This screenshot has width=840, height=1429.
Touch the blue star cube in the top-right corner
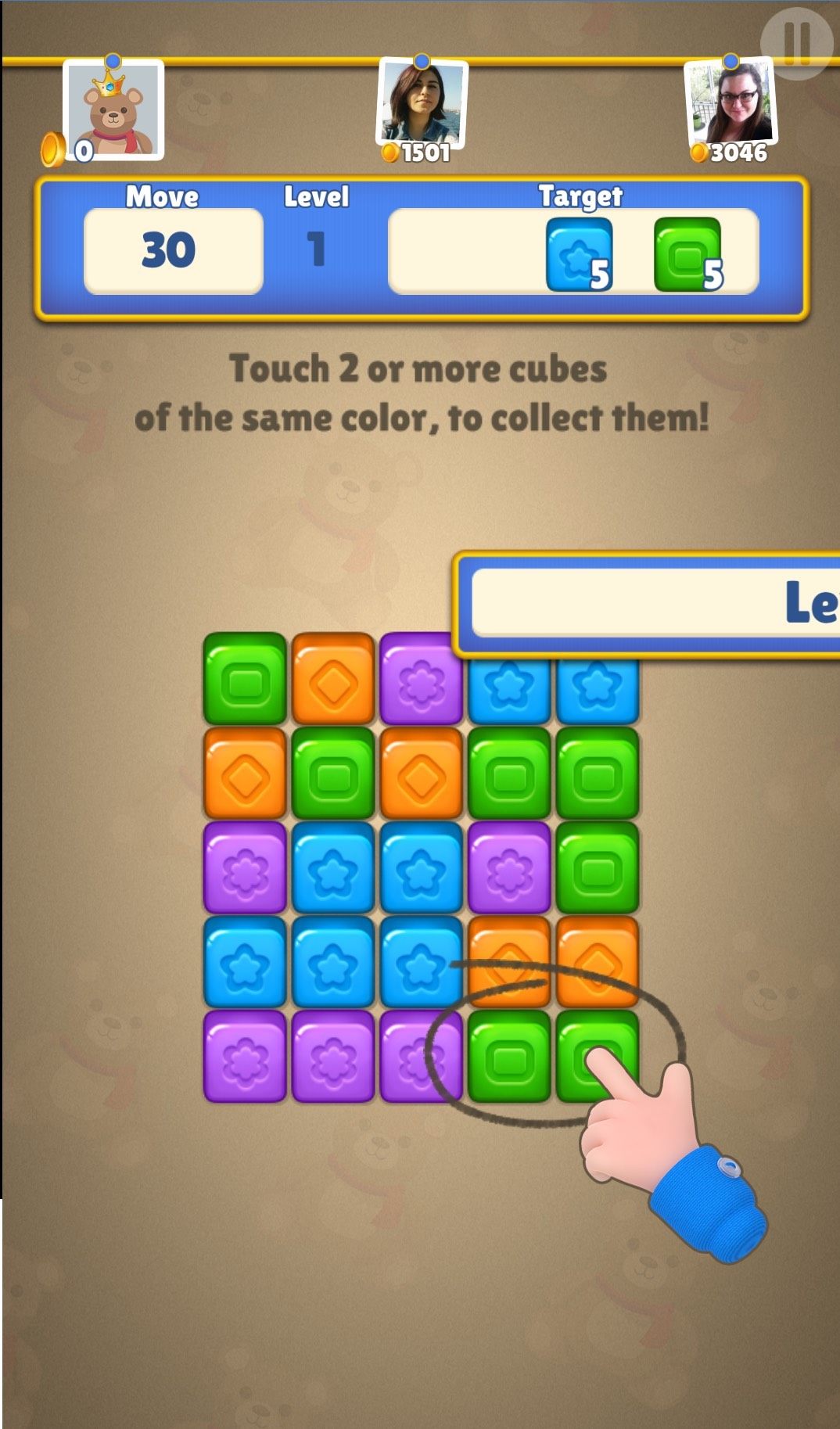[x=598, y=690]
